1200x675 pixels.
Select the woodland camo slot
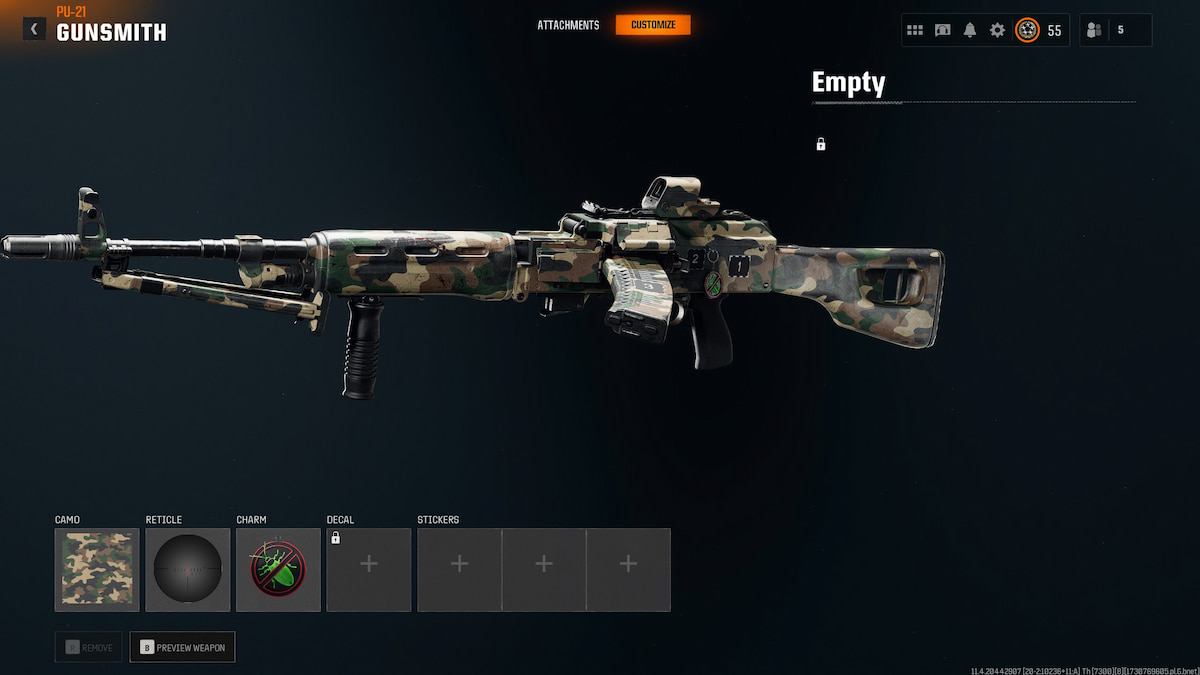[97, 570]
